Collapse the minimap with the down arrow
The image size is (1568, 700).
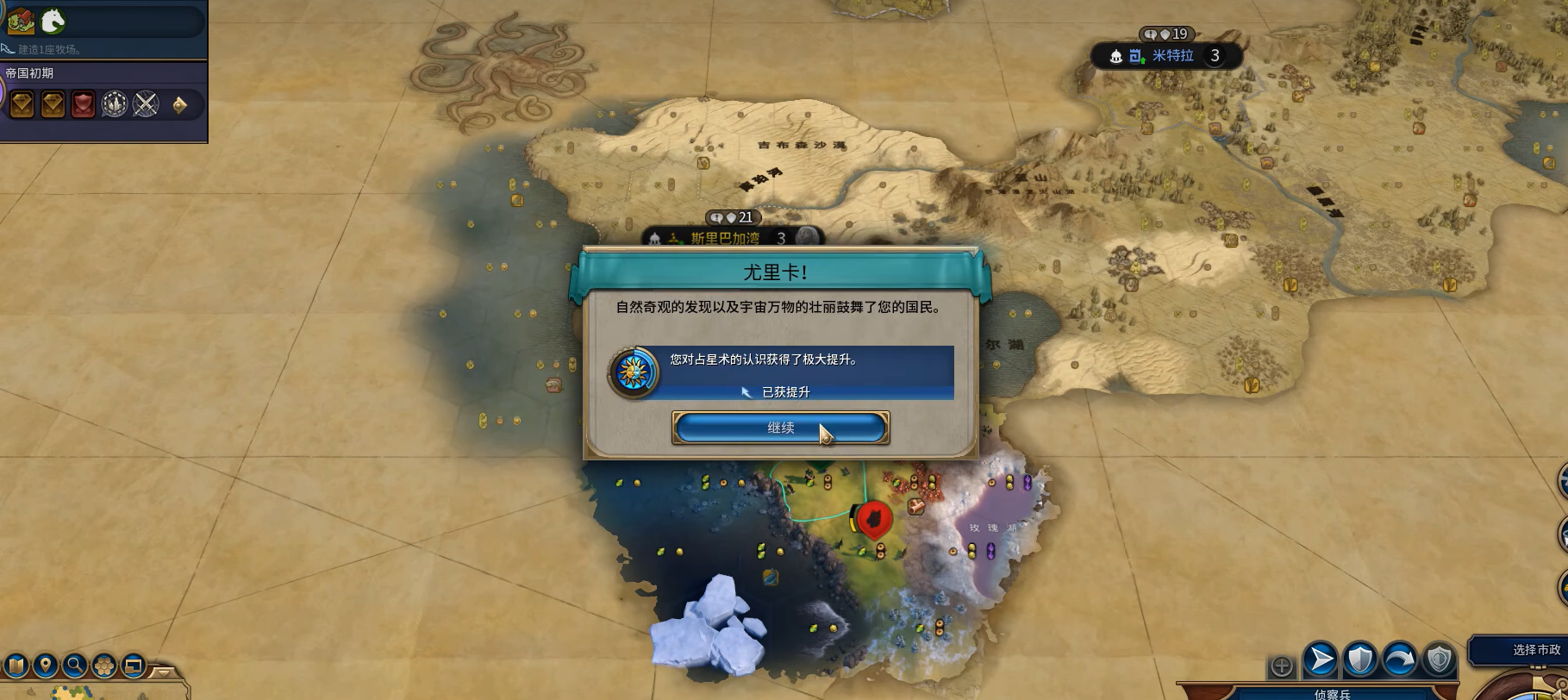point(163,671)
